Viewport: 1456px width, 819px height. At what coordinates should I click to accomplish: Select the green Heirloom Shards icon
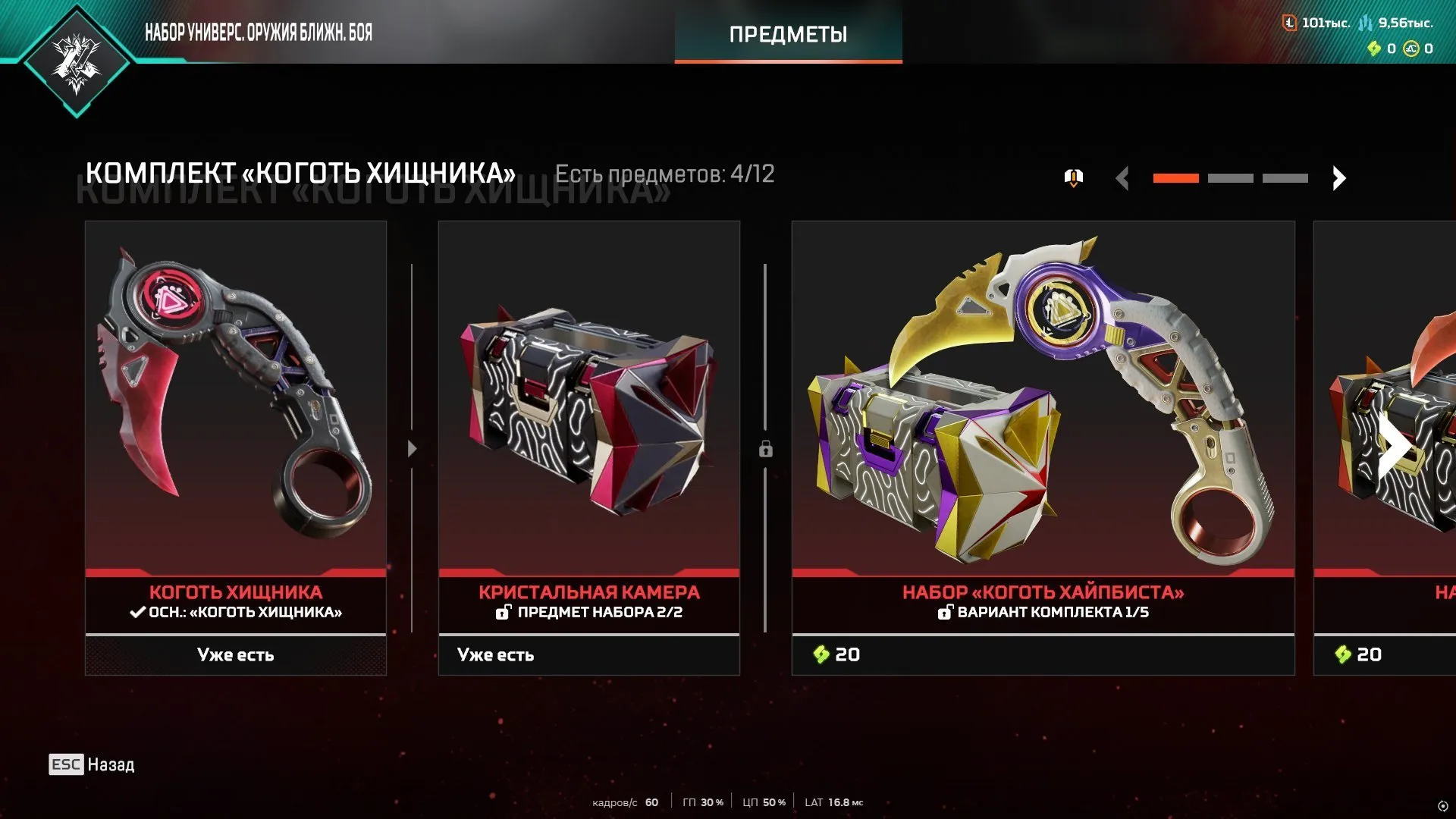click(x=1374, y=49)
